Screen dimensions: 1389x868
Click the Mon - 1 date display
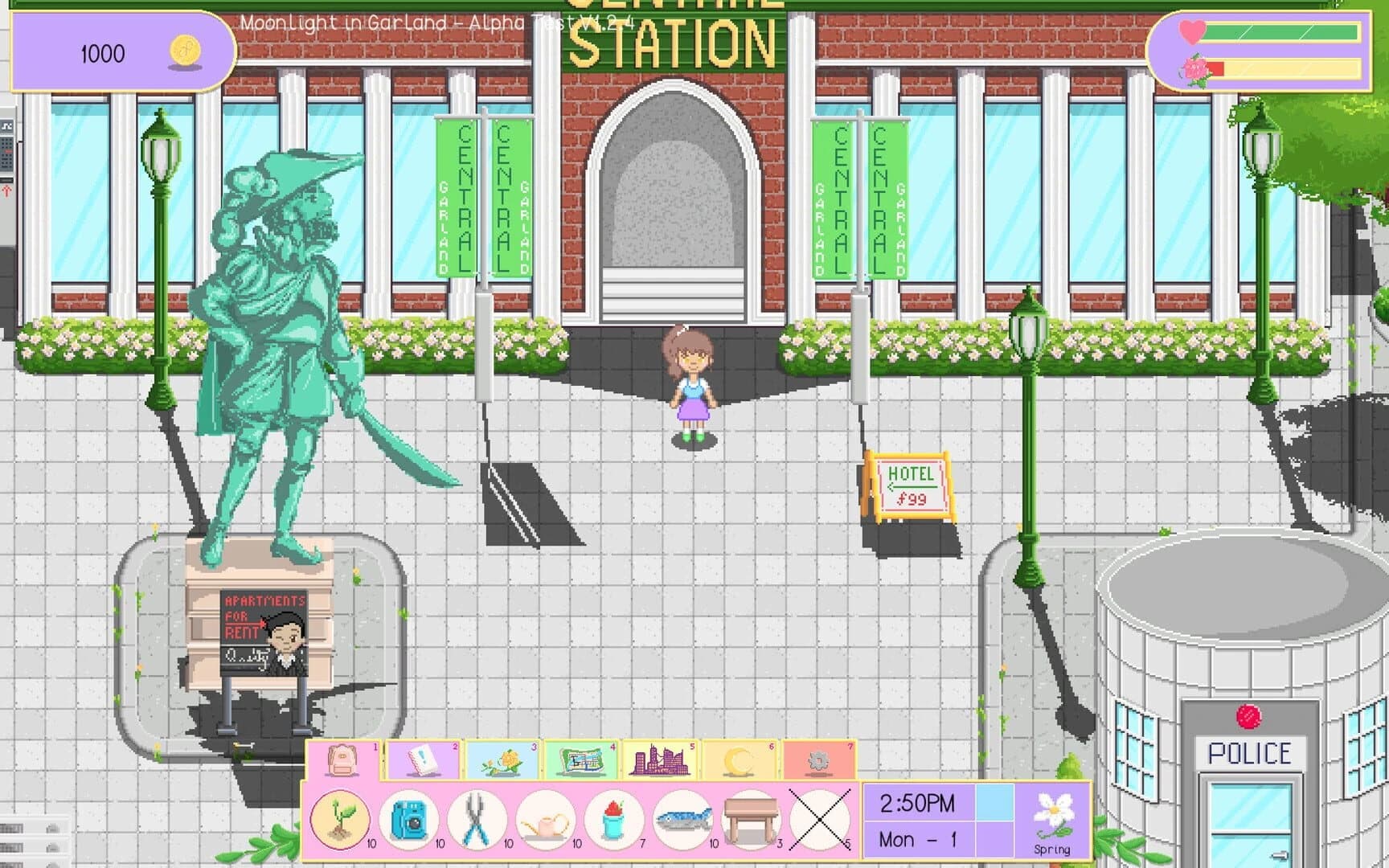tap(916, 839)
